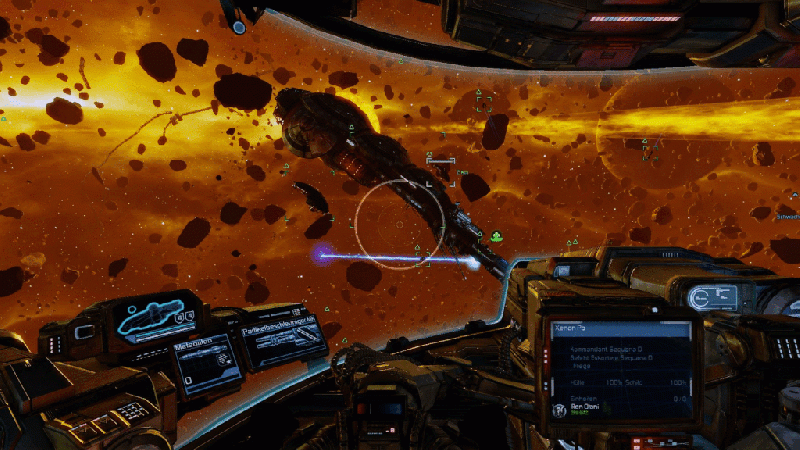Open the ship hull status display
Screen dimensions: 800x450
click(154, 318)
